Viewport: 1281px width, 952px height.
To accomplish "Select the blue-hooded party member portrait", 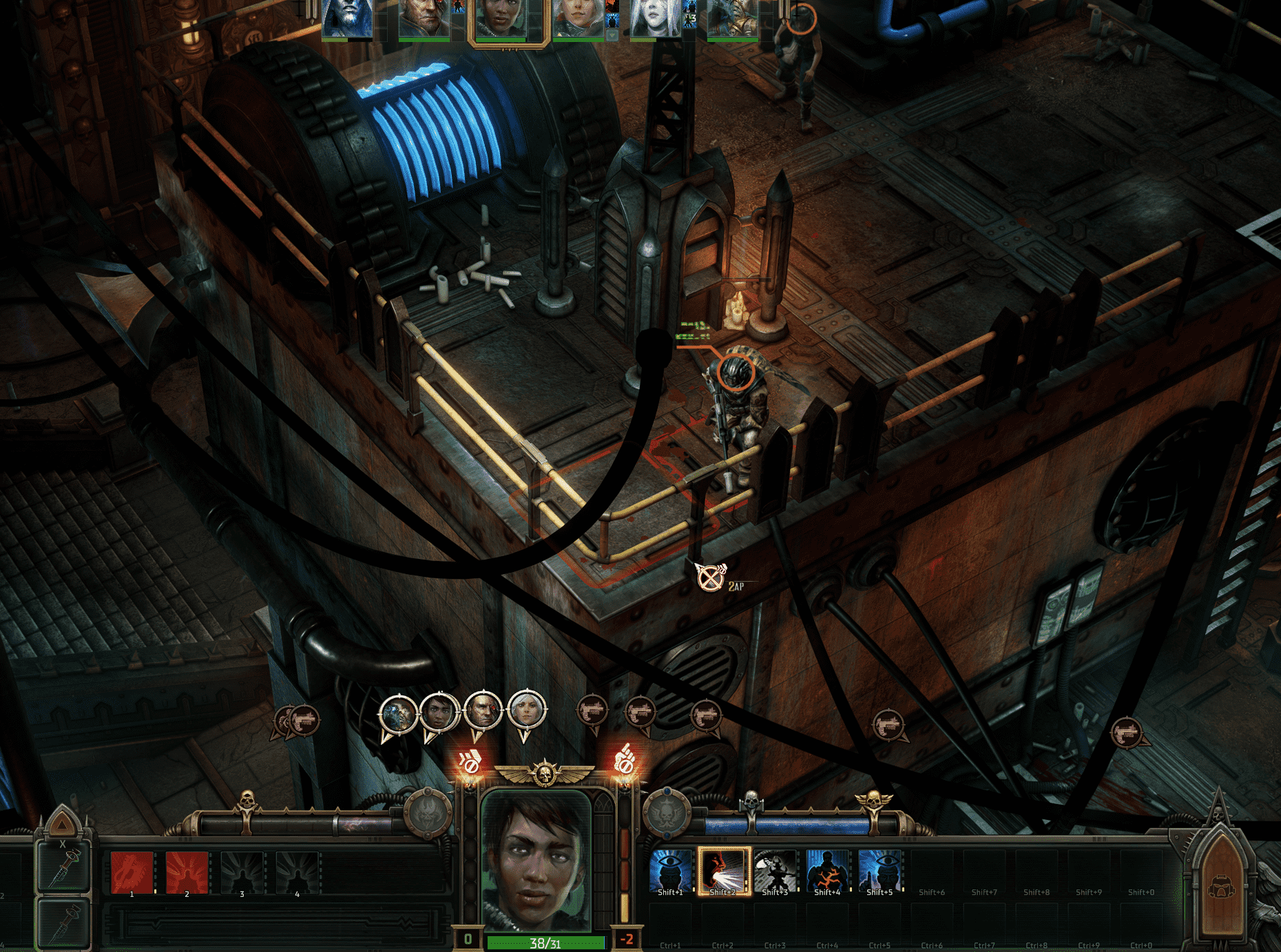I will [x=347, y=18].
